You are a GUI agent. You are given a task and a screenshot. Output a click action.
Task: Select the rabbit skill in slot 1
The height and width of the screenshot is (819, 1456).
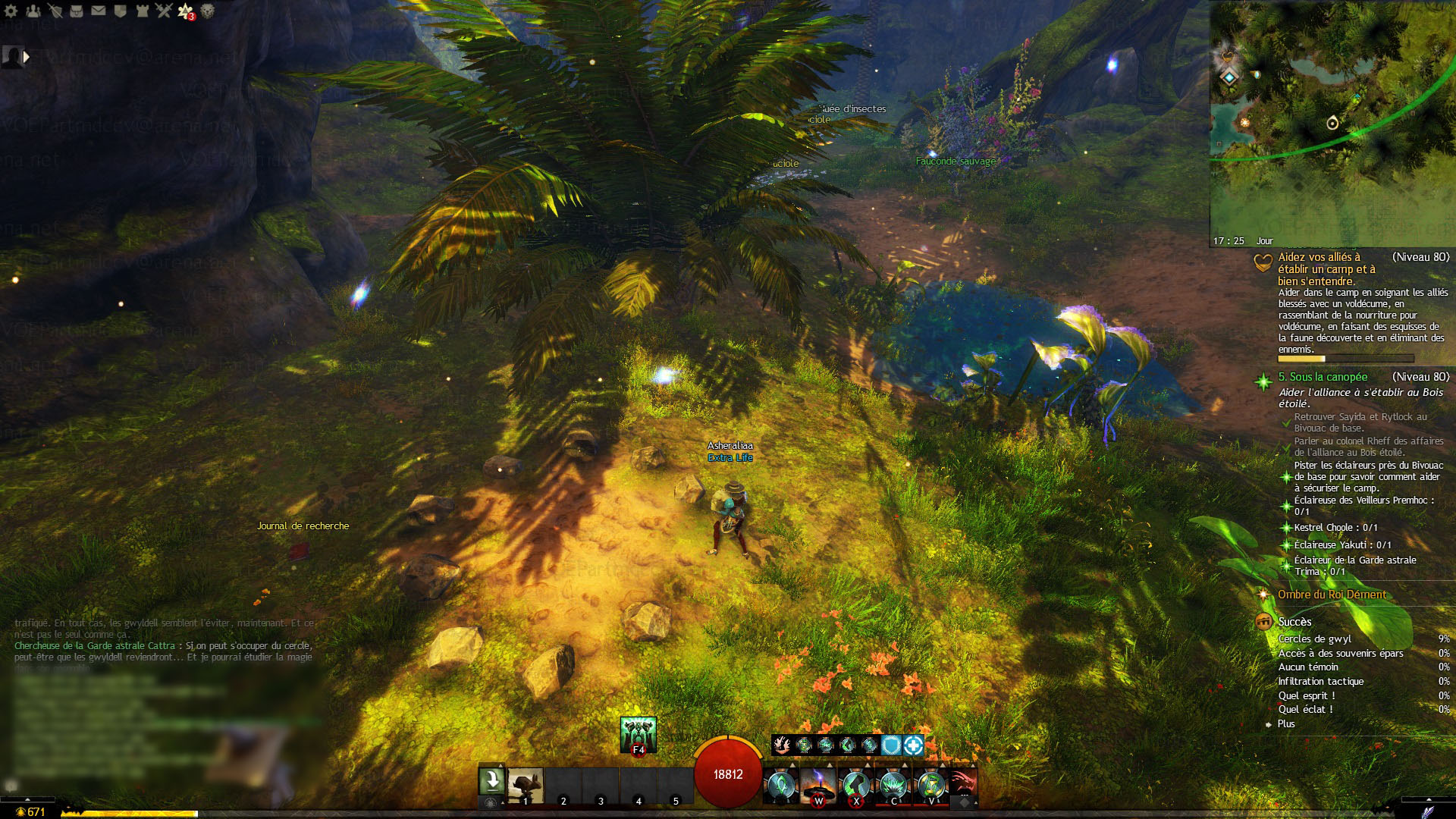(525, 785)
